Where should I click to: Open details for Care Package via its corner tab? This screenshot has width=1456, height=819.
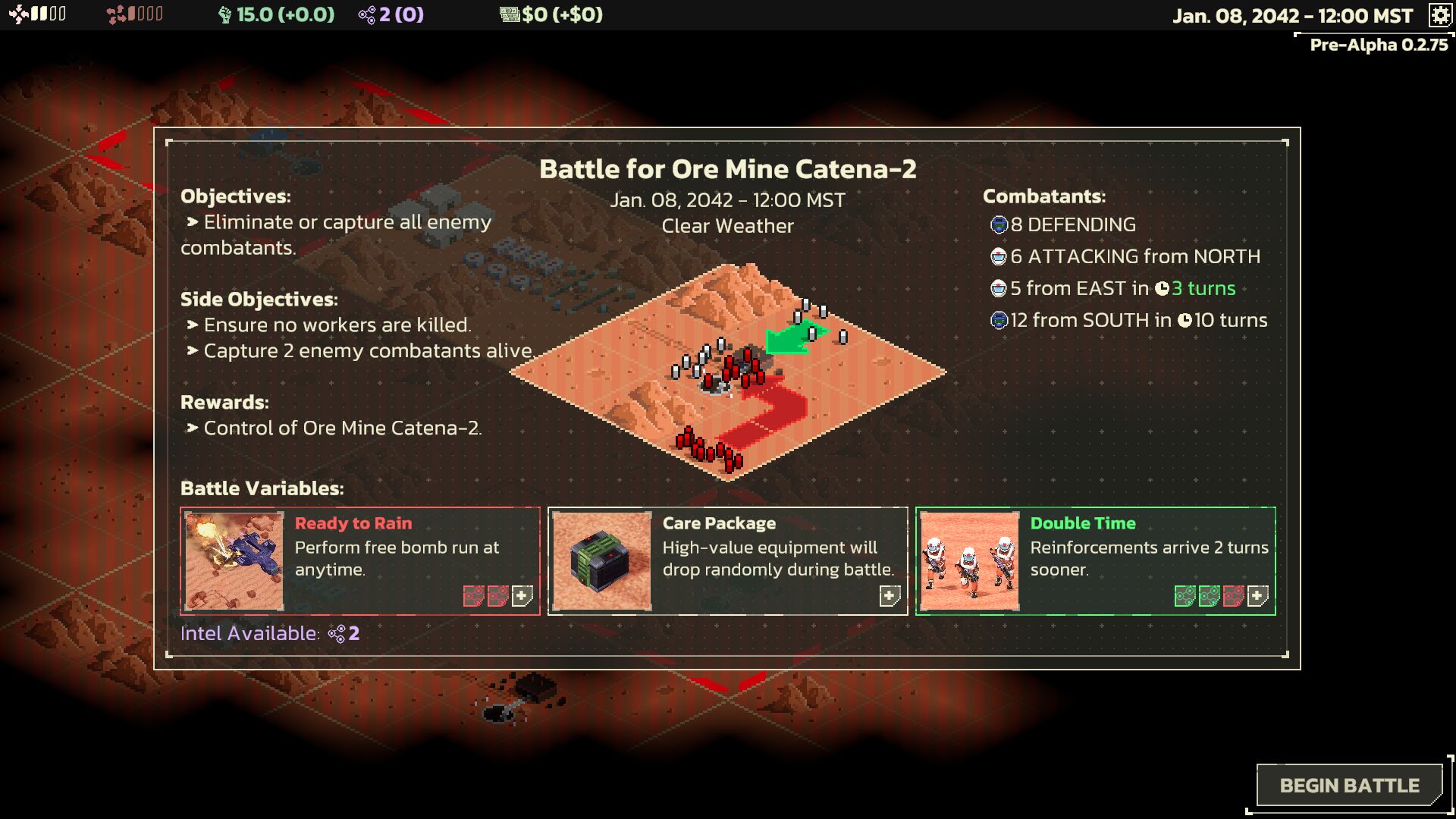(x=889, y=596)
